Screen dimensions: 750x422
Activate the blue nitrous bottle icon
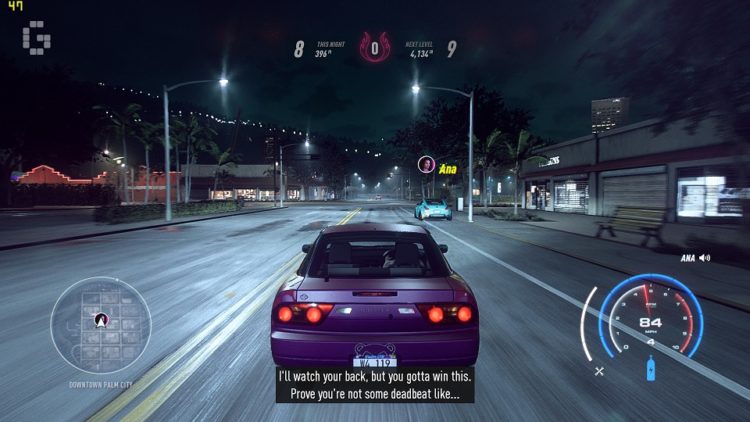tap(651, 371)
